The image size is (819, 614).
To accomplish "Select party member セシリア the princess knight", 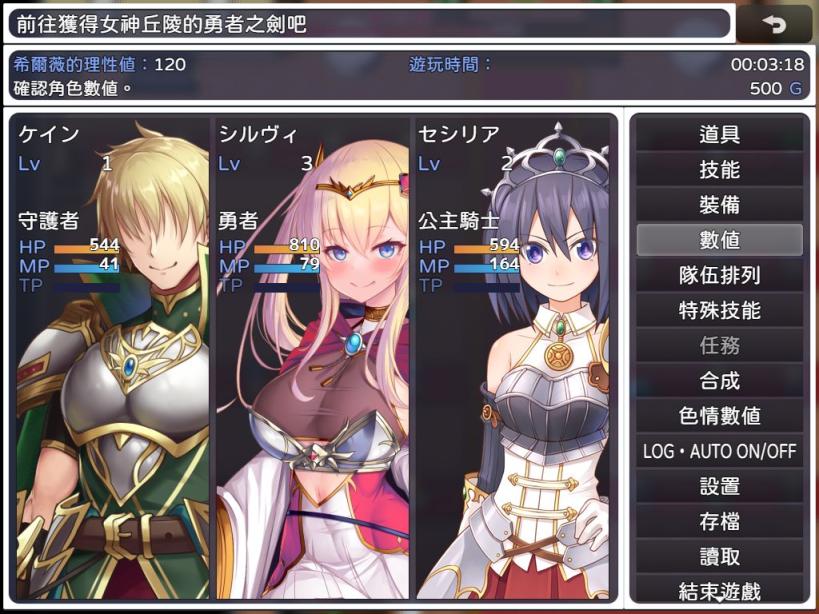I will coord(511,358).
